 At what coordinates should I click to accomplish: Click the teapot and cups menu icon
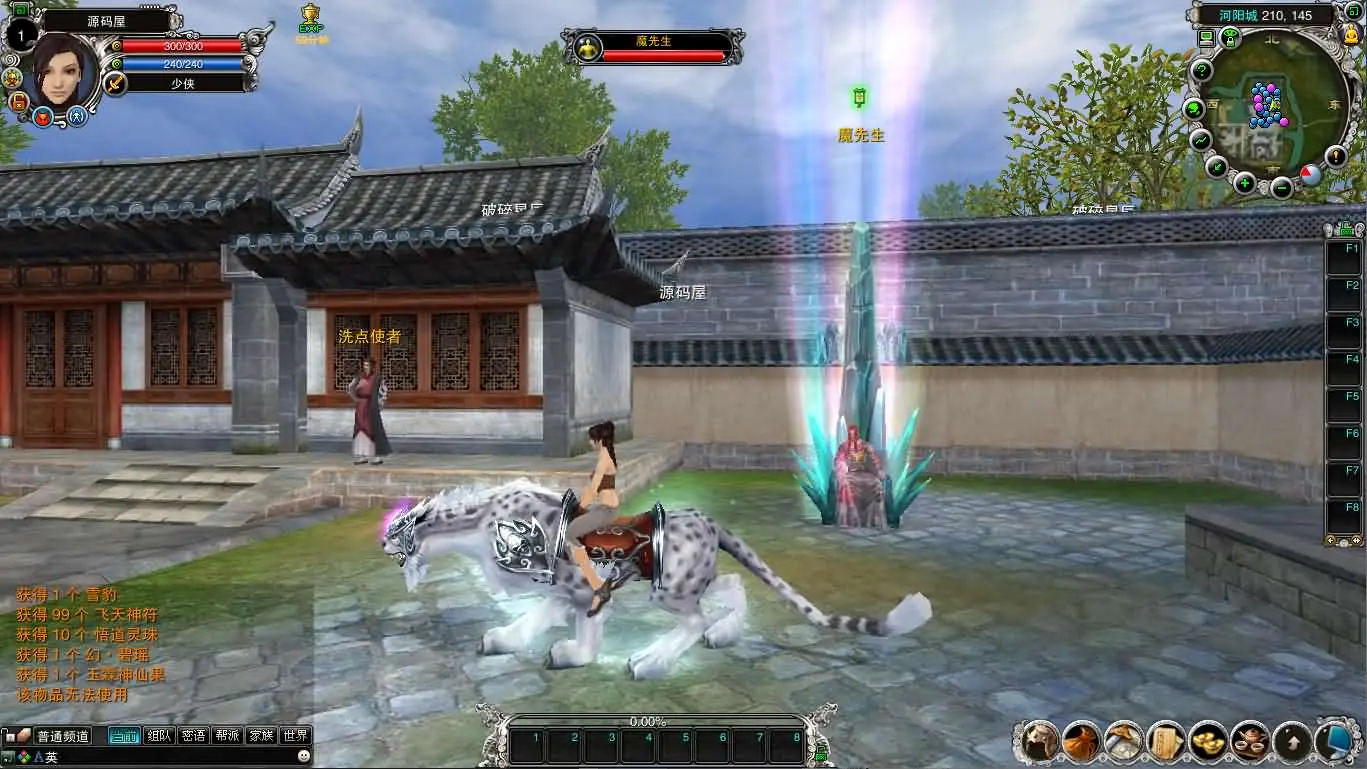1250,741
